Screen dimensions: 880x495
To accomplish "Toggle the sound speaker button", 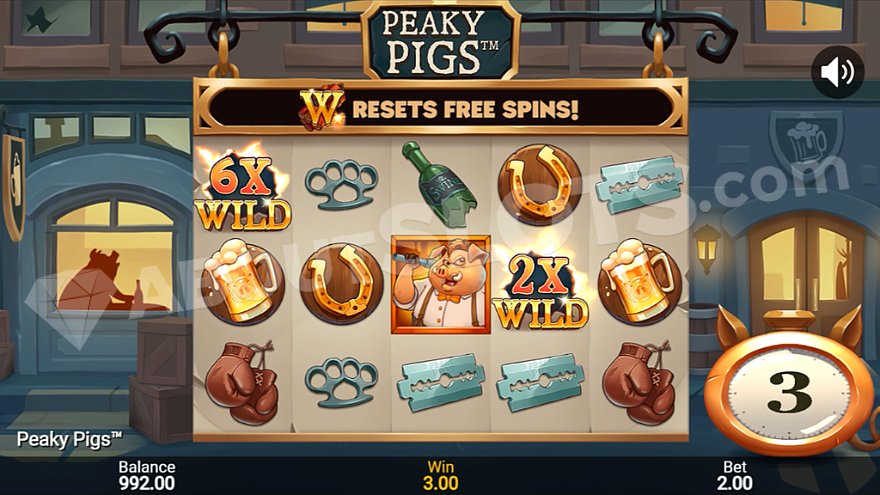I will tap(837, 72).
